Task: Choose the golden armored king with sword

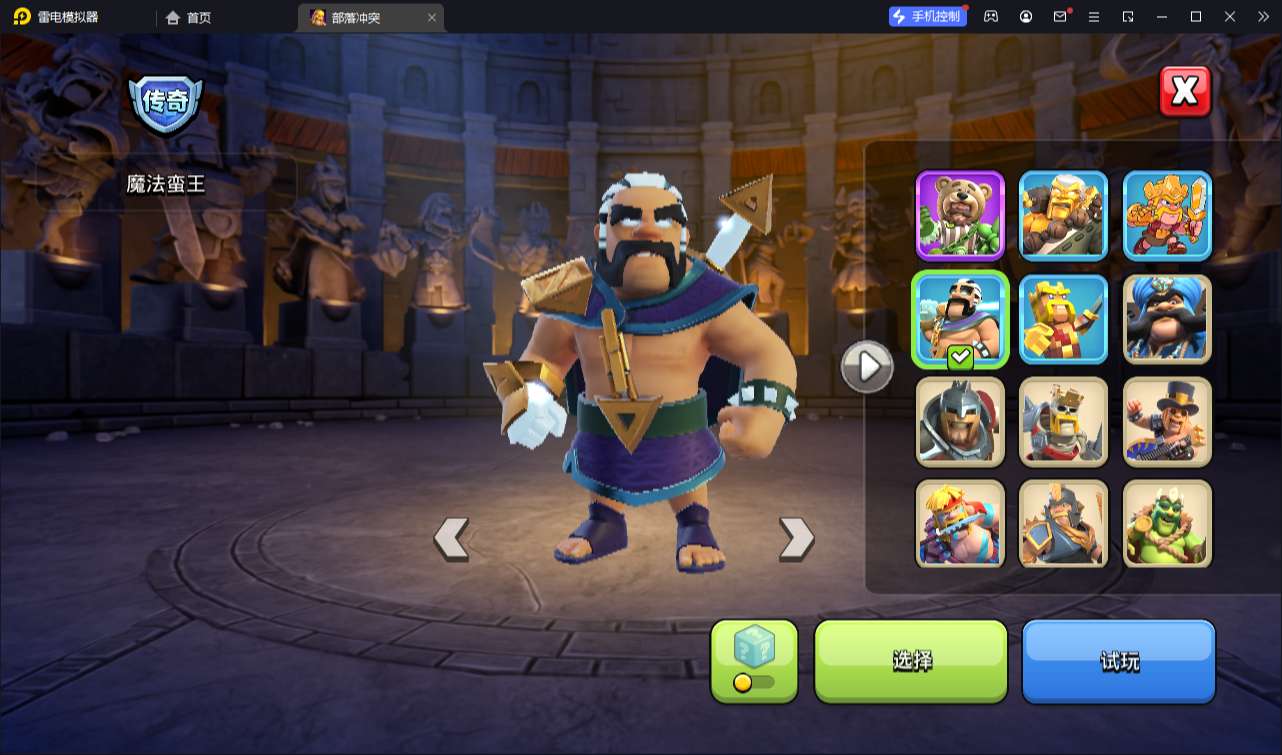Action: pos(1167,215)
